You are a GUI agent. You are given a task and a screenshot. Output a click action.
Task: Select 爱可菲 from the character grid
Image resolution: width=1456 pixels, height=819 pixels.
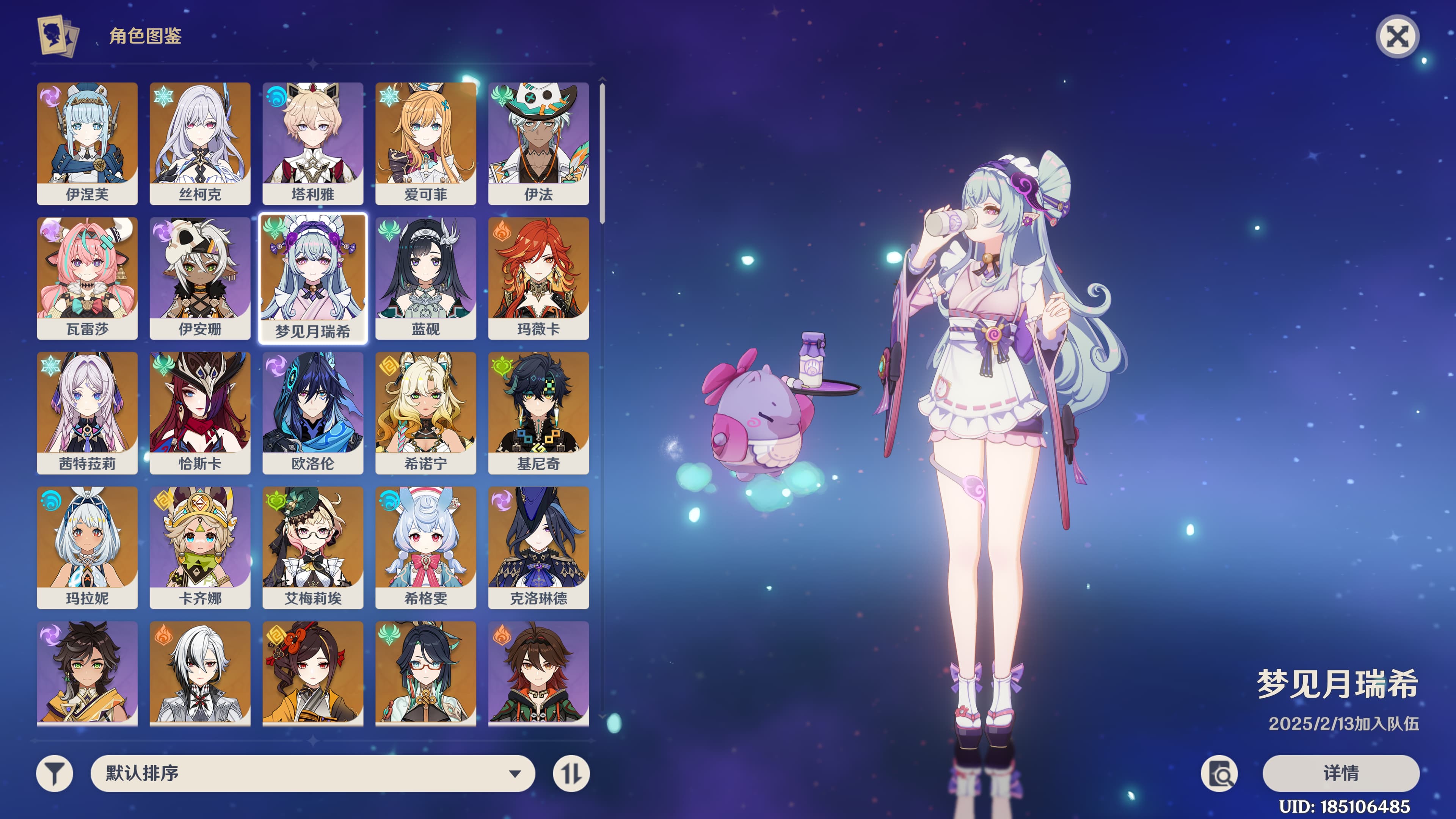425,143
